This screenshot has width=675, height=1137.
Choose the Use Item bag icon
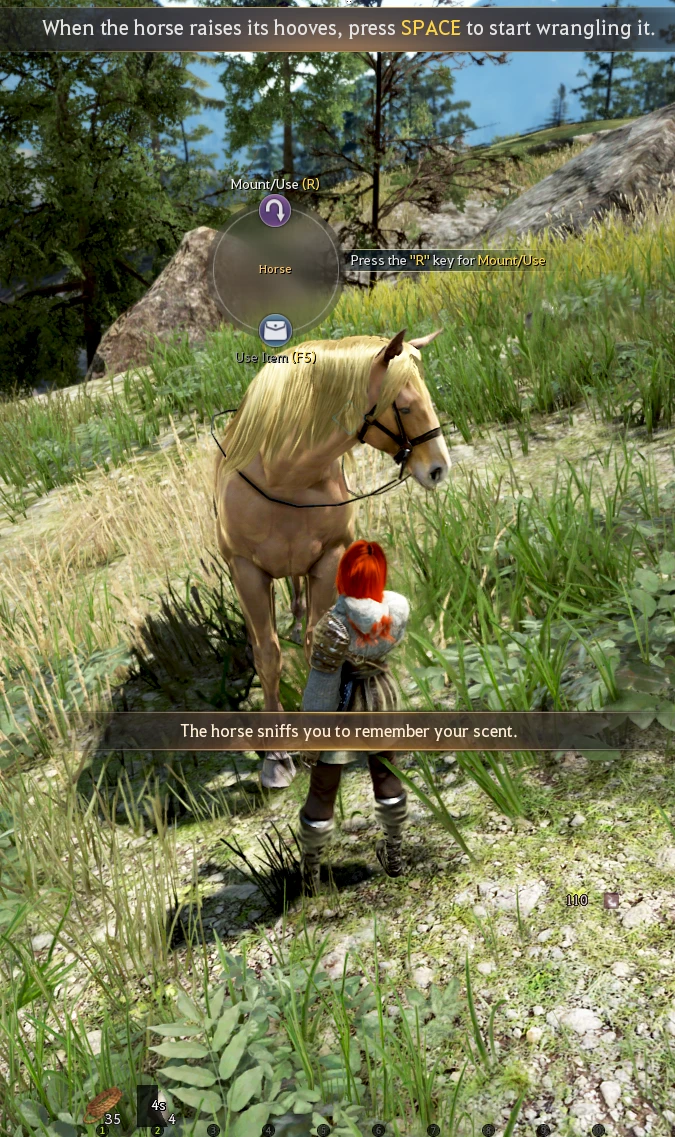pyautogui.click(x=275, y=330)
